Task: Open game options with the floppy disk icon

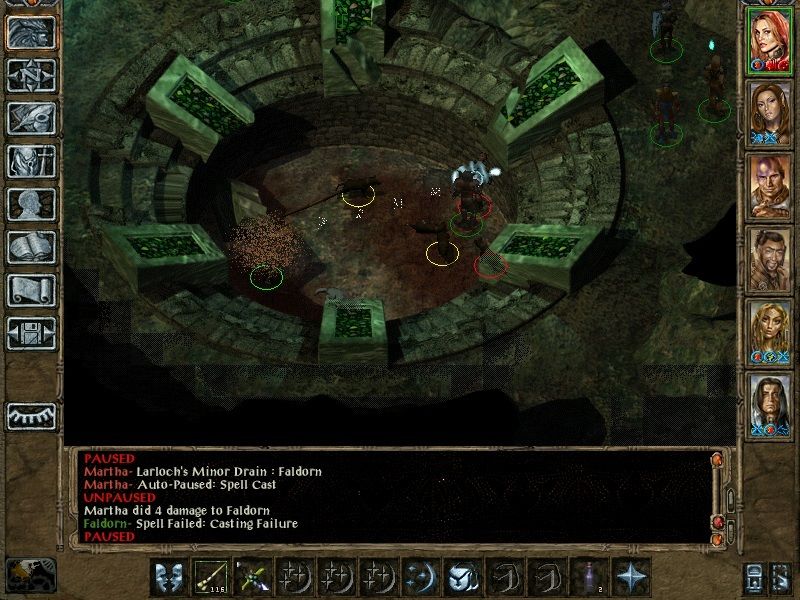Action: click(31, 333)
